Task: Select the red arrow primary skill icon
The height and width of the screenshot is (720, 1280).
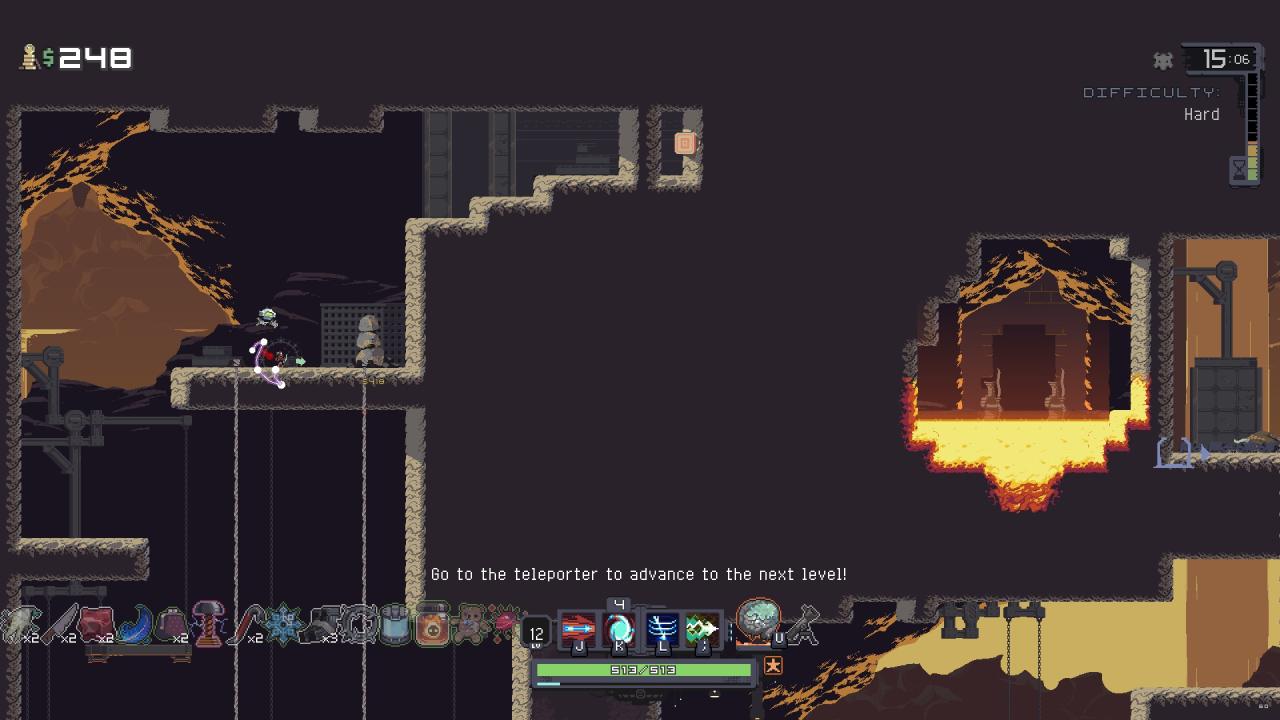Action: pos(578,629)
